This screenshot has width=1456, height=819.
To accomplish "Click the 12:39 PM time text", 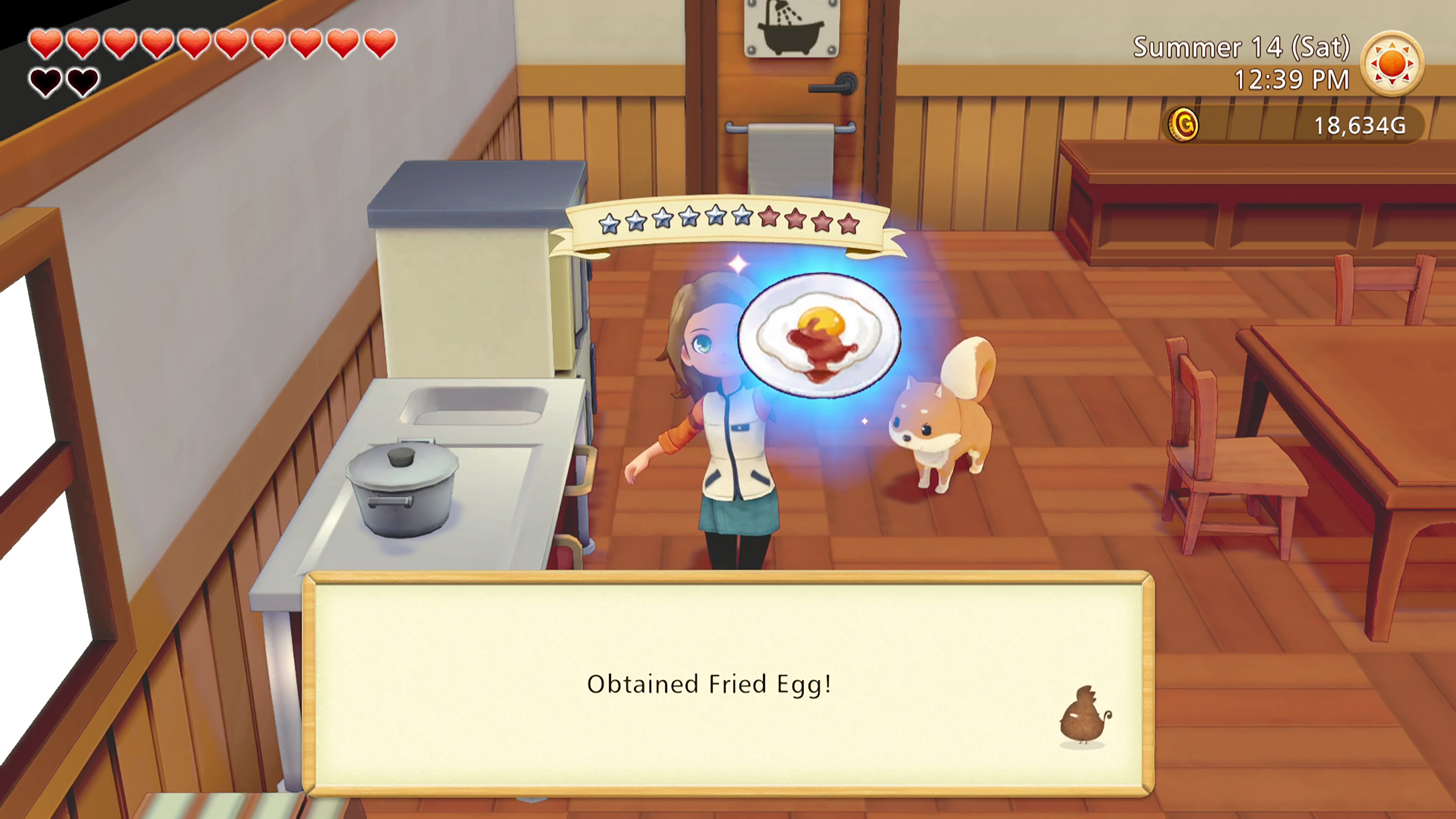I will (x=1290, y=80).
